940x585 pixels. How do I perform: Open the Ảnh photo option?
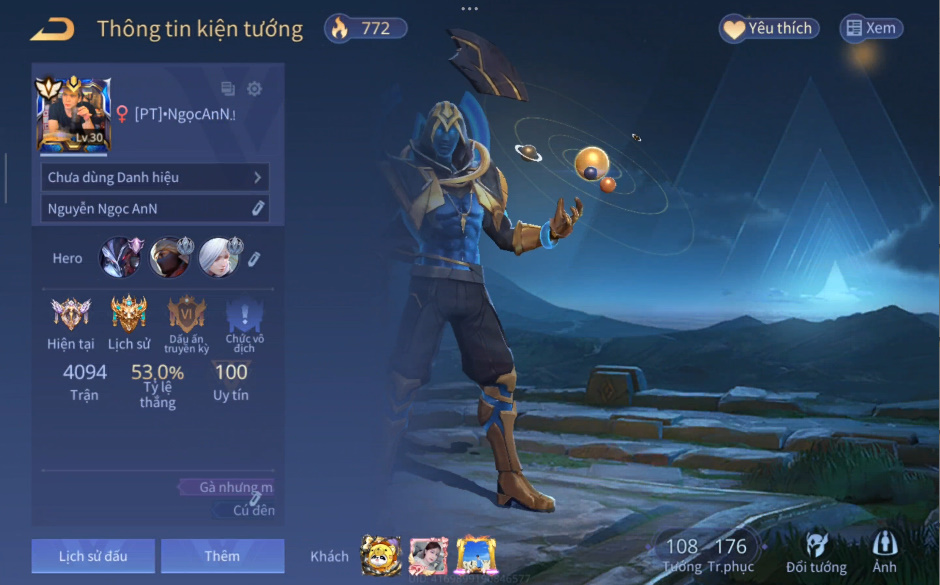point(884,553)
